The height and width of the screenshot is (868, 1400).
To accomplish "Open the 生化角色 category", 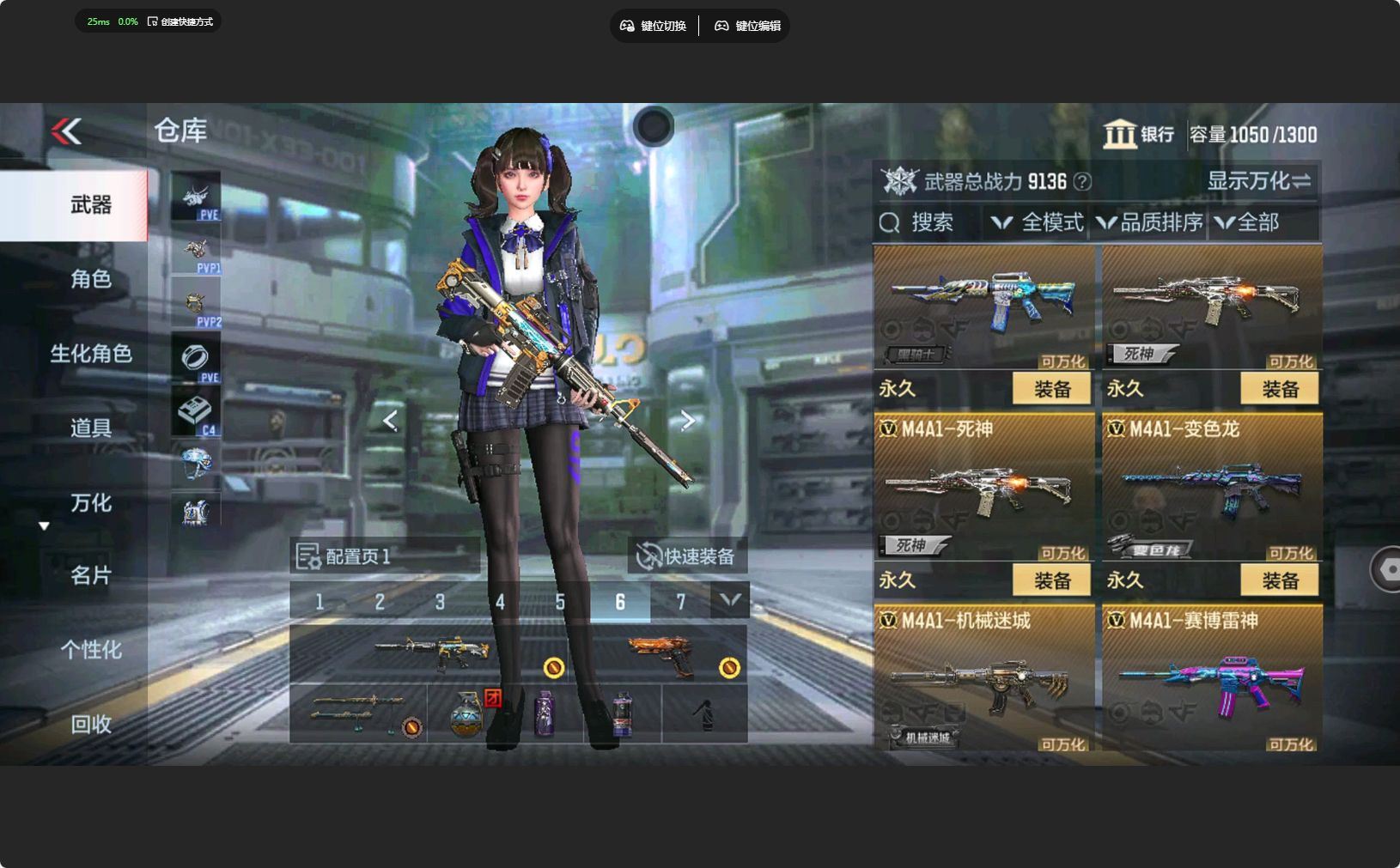I will click(x=90, y=353).
